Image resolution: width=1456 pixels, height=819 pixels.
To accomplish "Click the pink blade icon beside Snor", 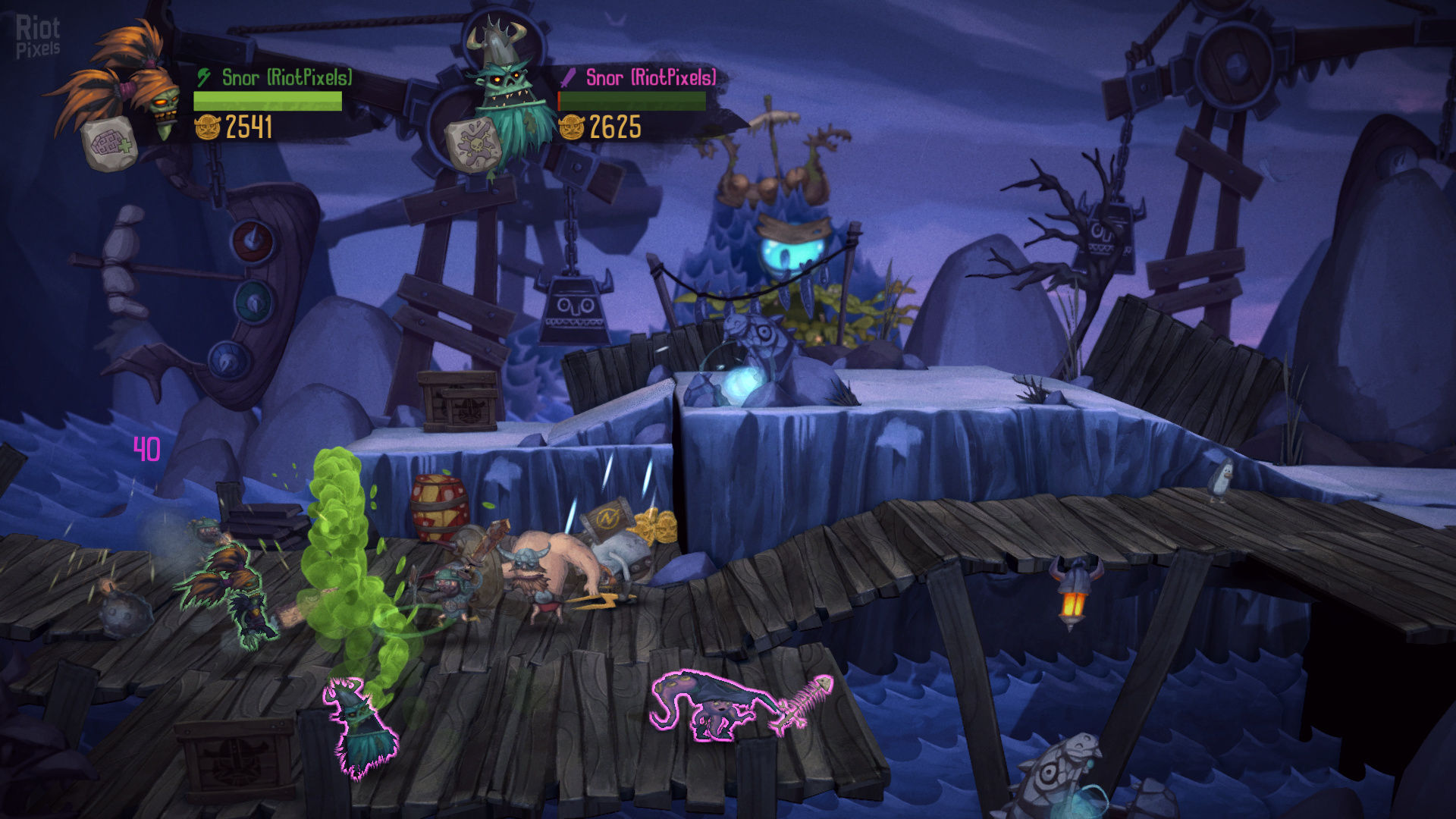I will click(x=568, y=77).
